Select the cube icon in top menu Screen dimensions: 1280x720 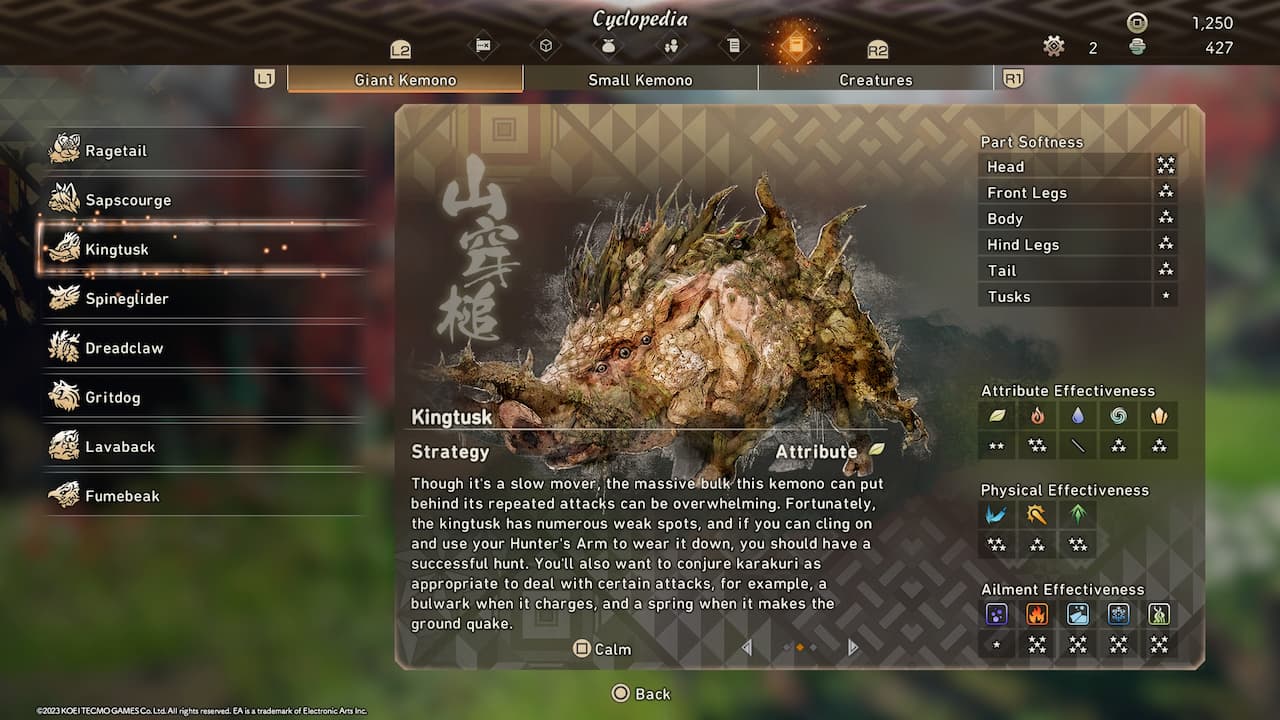[545, 45]
